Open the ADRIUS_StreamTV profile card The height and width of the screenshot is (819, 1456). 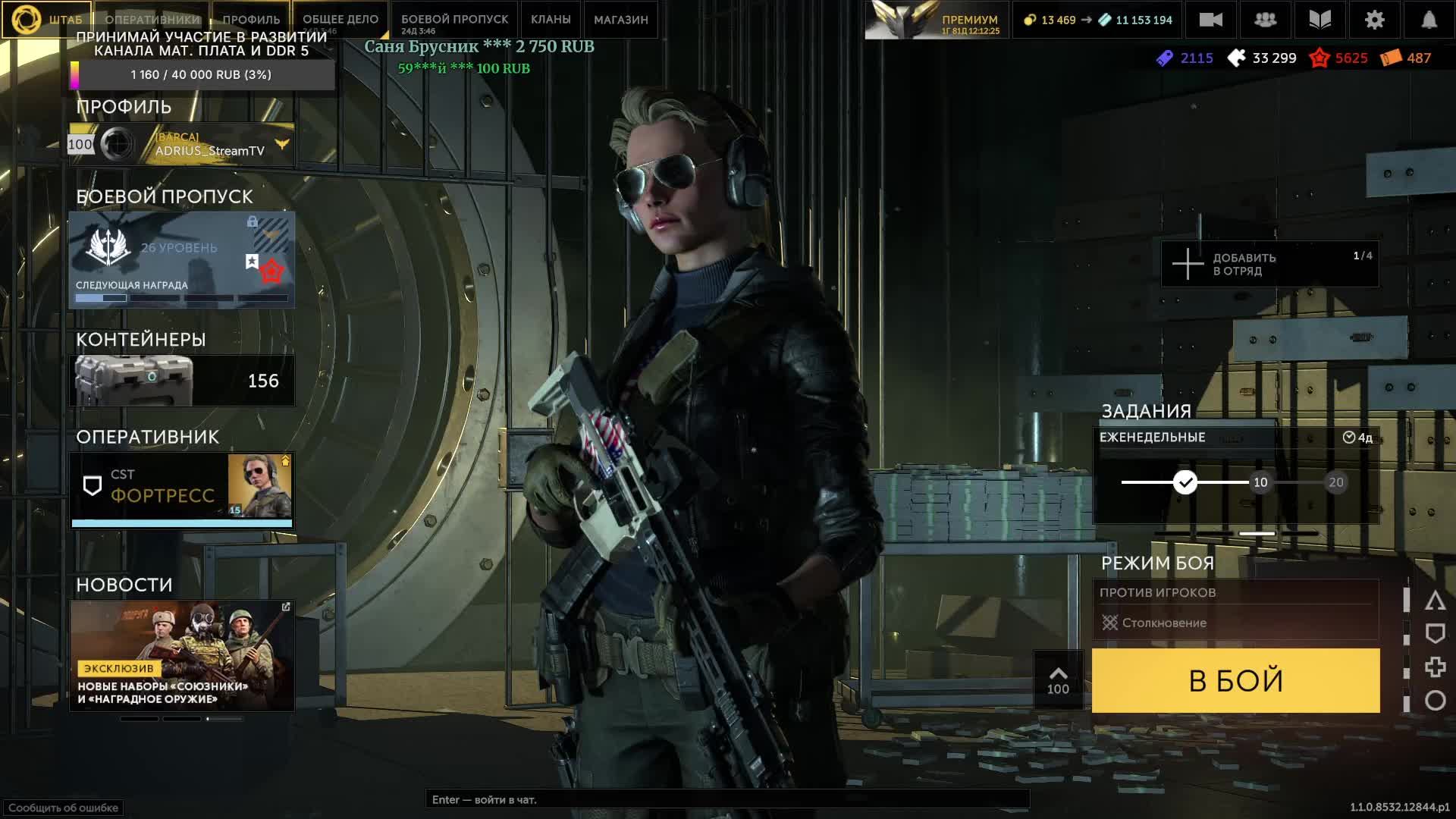(x=182, y=144)
